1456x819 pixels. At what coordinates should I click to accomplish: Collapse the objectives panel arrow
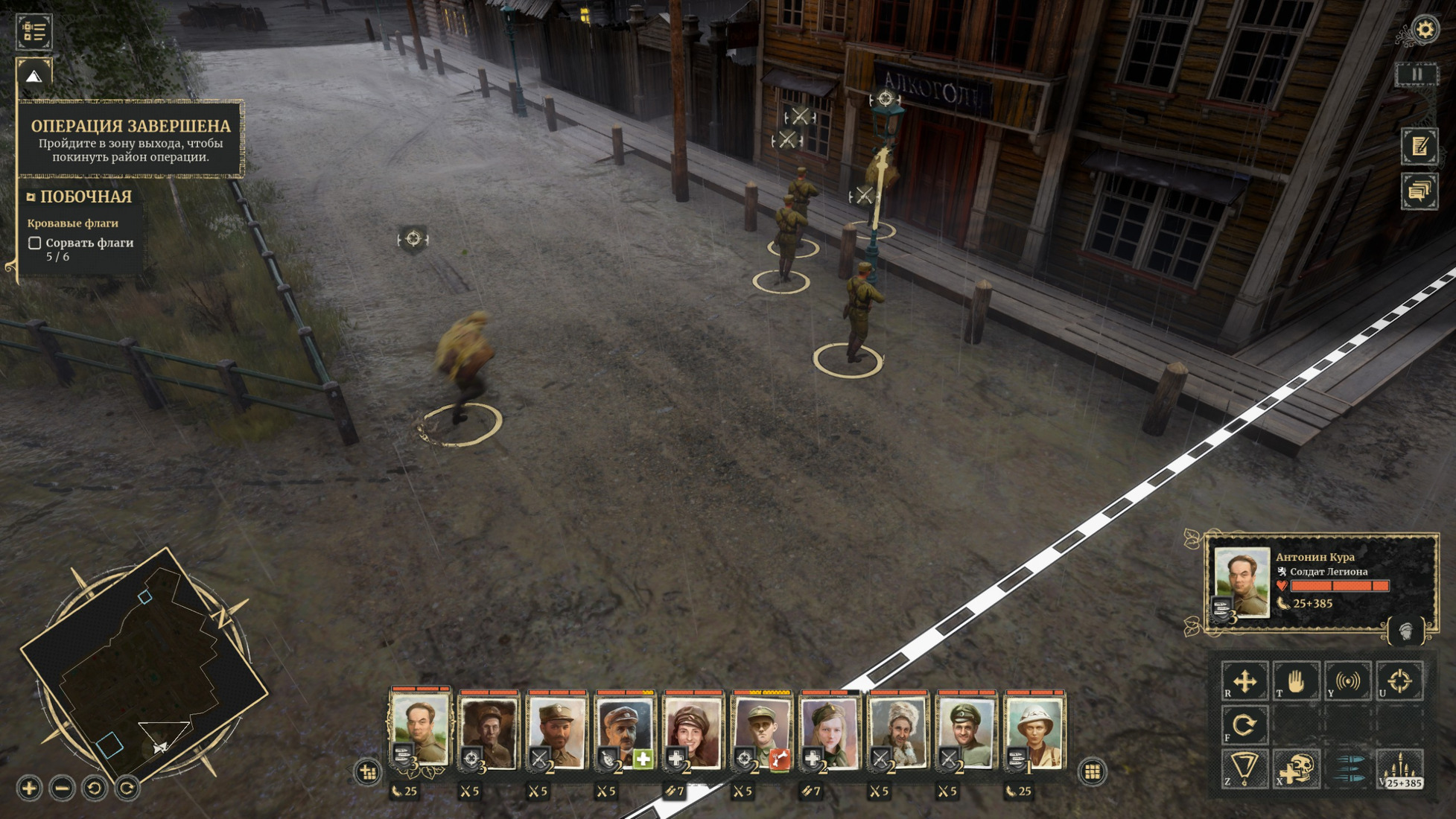(34, 76)
